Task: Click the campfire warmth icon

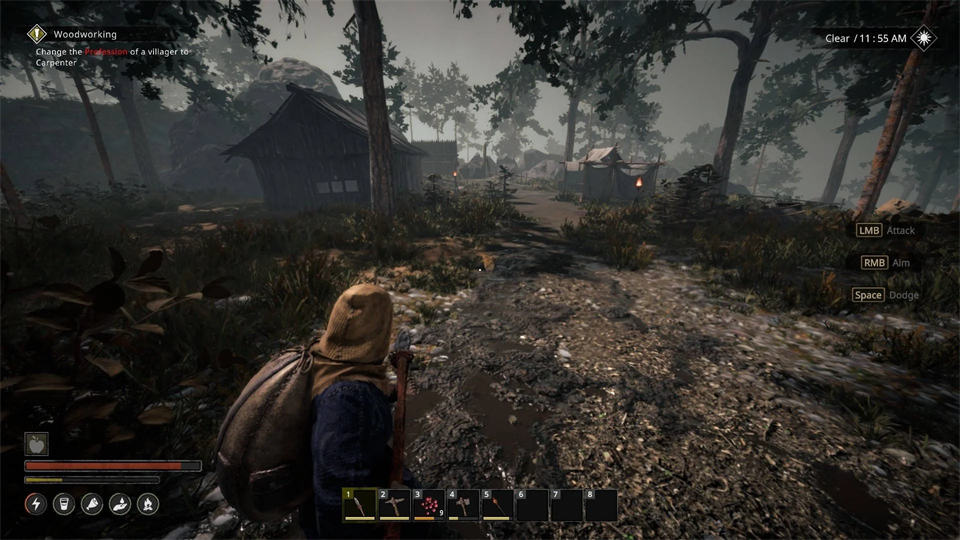Action: pyautogui.click(x=148, y=504)
